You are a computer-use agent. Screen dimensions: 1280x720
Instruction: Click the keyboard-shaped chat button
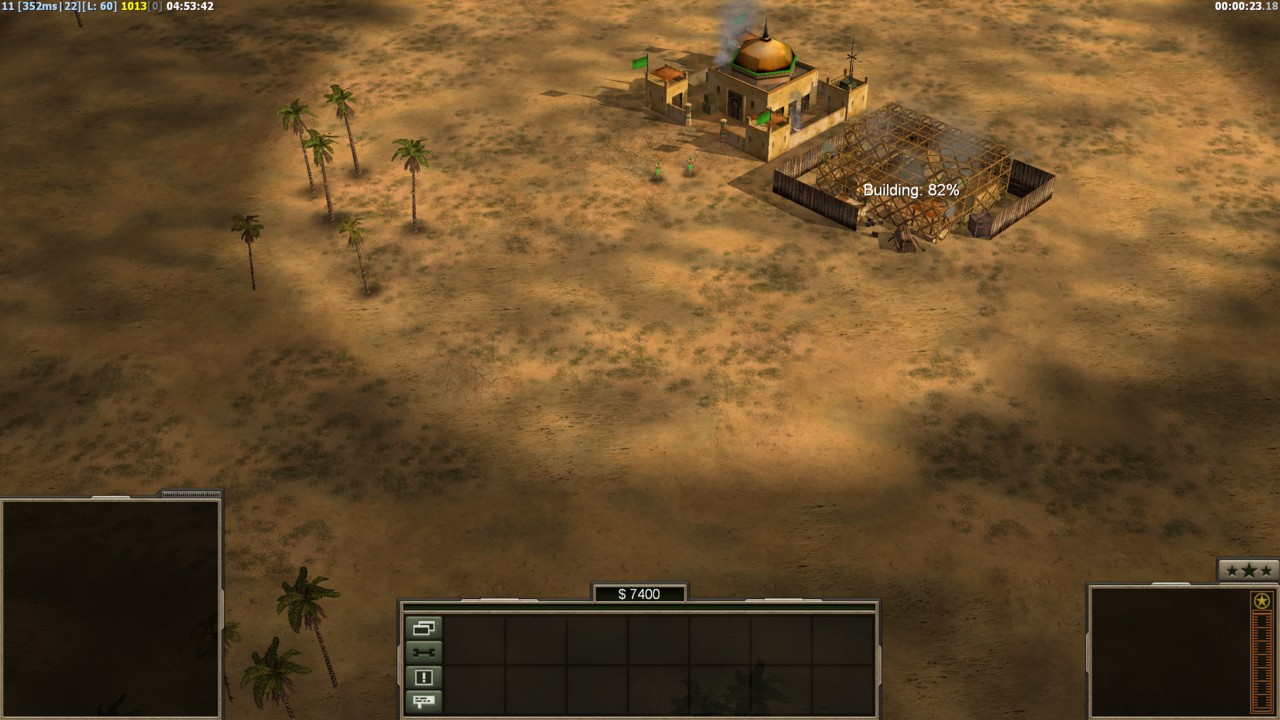pos(423,701)
